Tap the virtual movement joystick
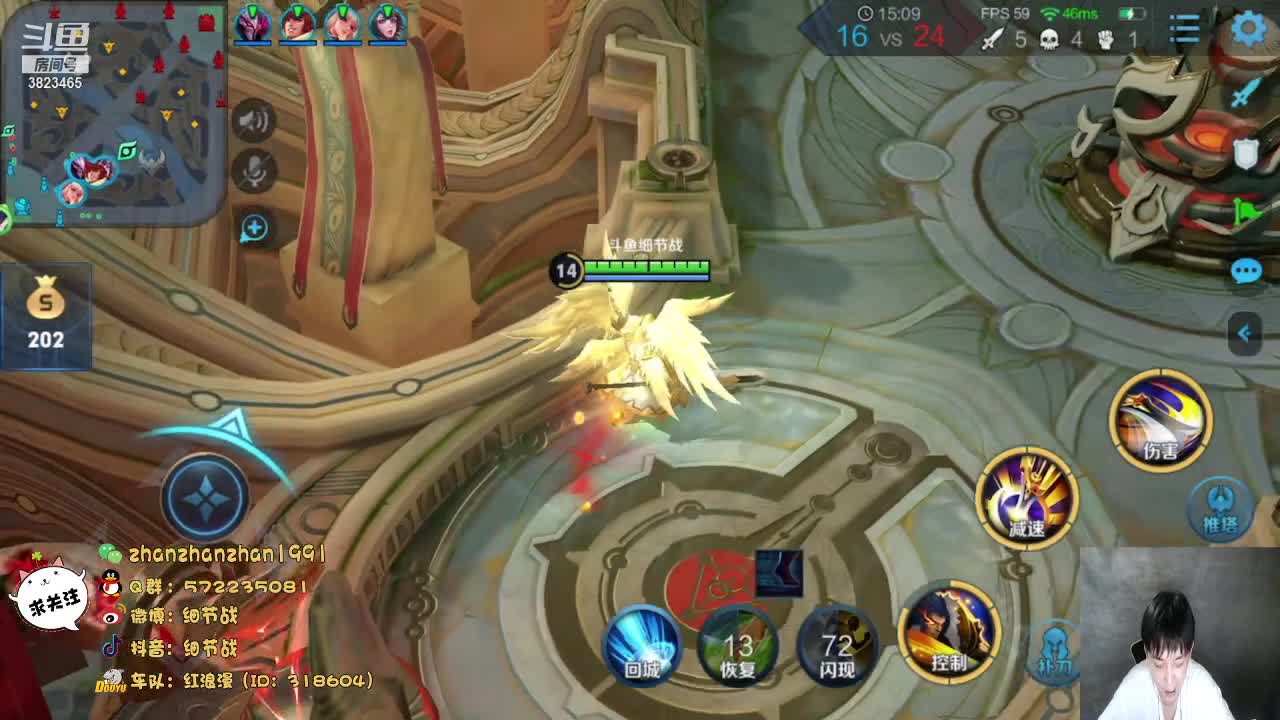The height and width of the screenshot is (720, 1280). pos(205,497)
